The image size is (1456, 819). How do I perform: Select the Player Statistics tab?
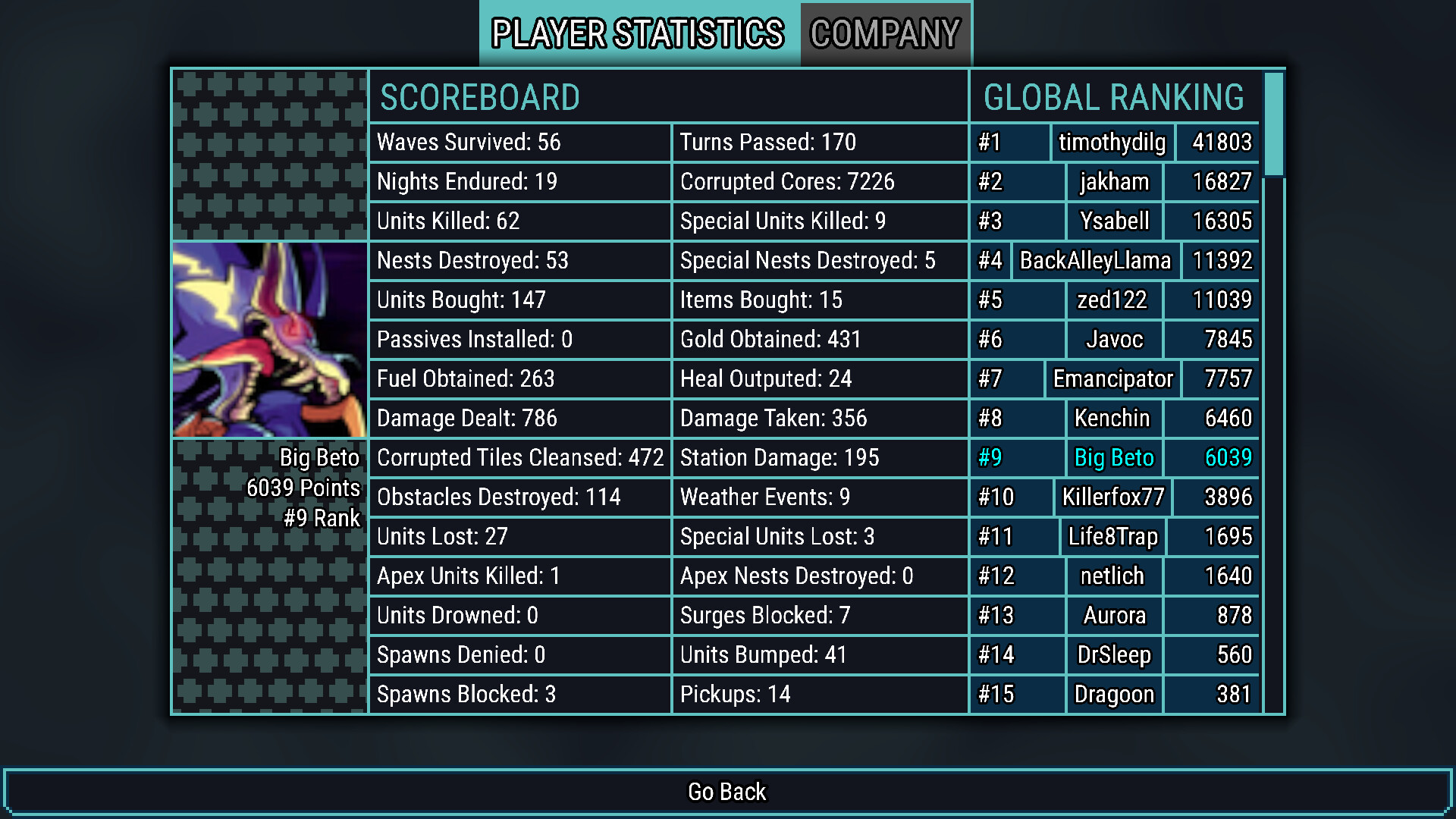pyautogui.click(x=637, y=33)
